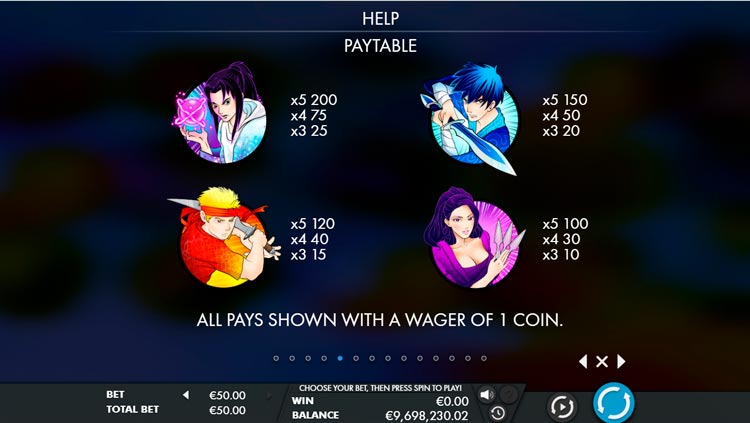The height and width of the screenshot is (423, 750).
Task: Open the game history clock icon
Action: pyautogui.click(x=497, y=412)
